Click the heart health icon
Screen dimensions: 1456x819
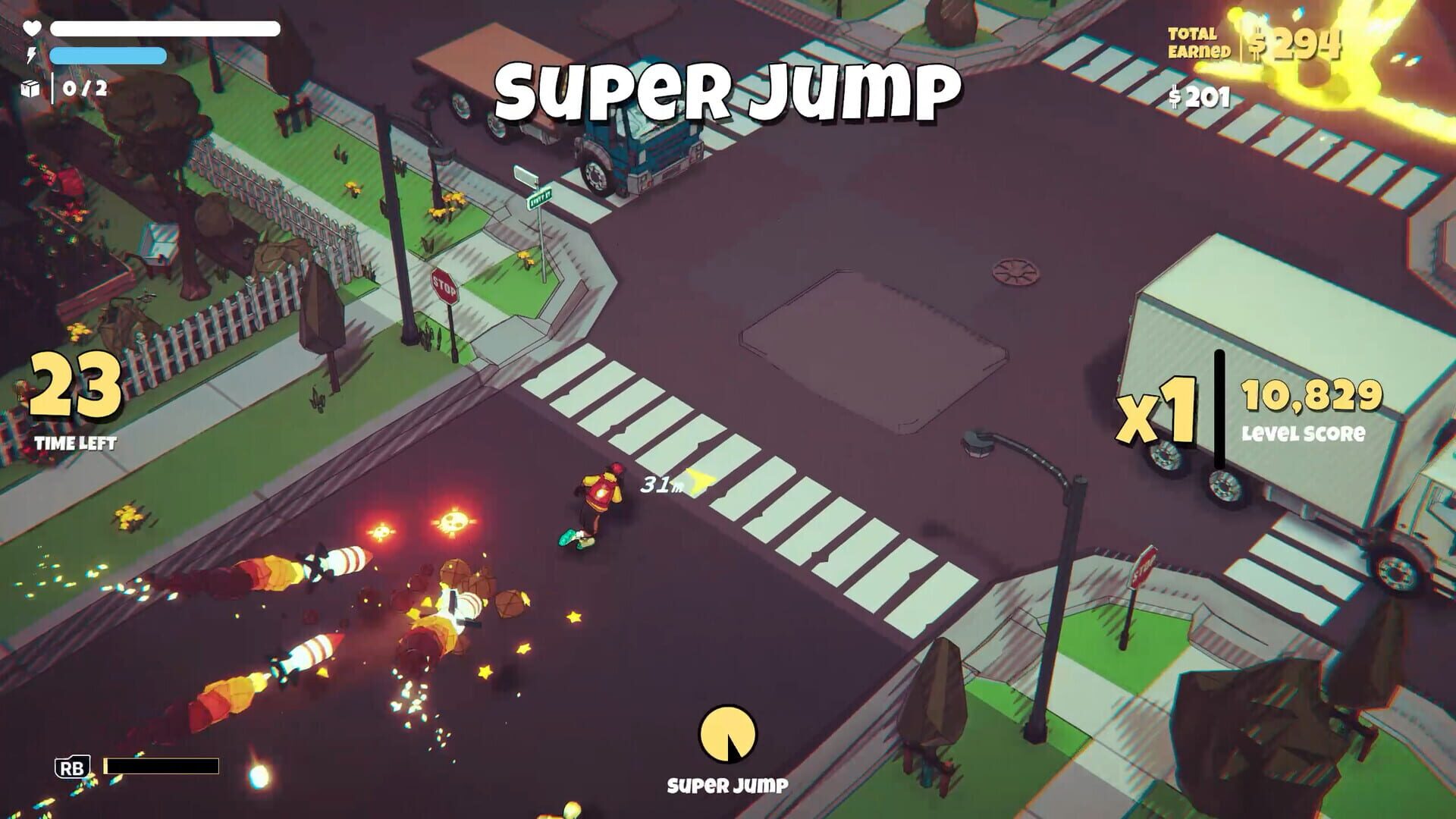31,28
